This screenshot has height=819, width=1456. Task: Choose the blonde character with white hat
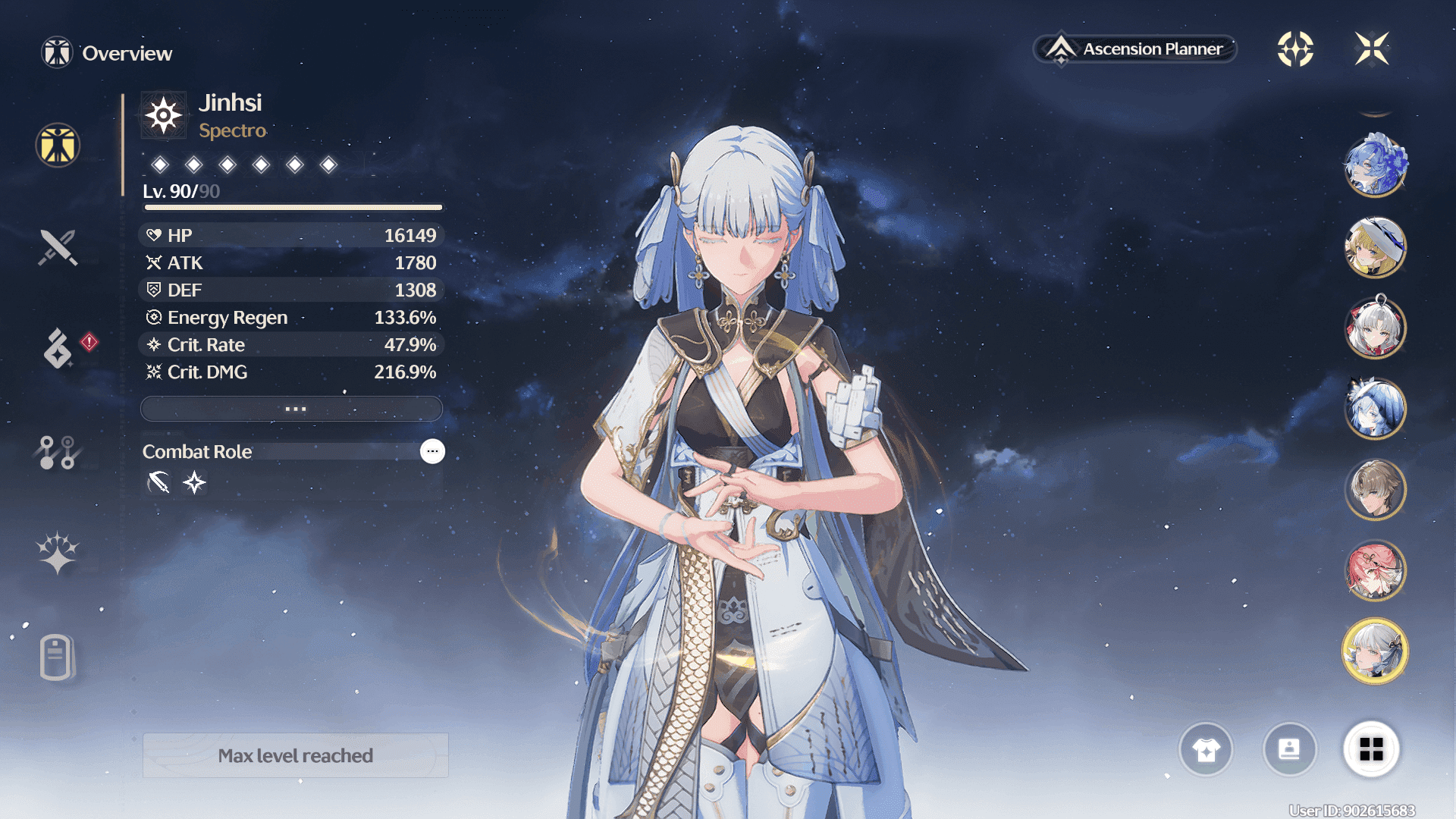pyautogui.click(x=1375, y=247)
